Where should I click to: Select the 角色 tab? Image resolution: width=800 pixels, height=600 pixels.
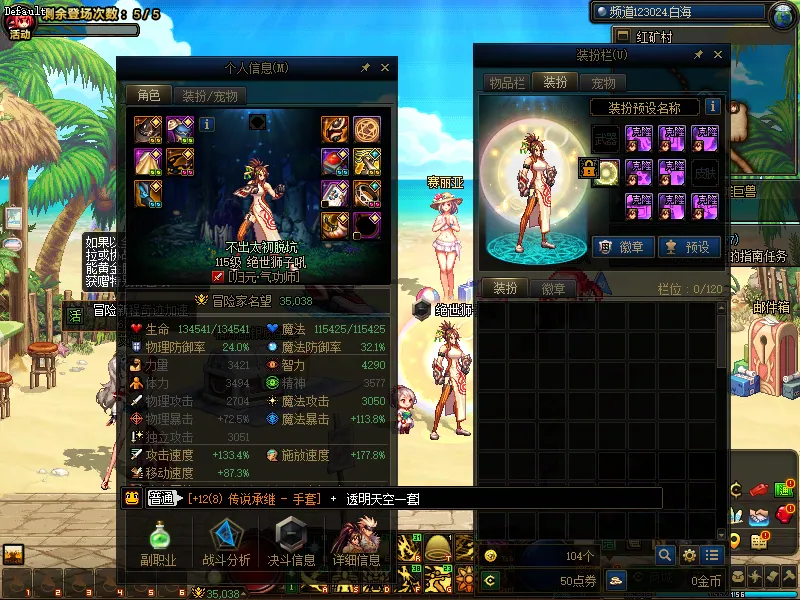149,96
